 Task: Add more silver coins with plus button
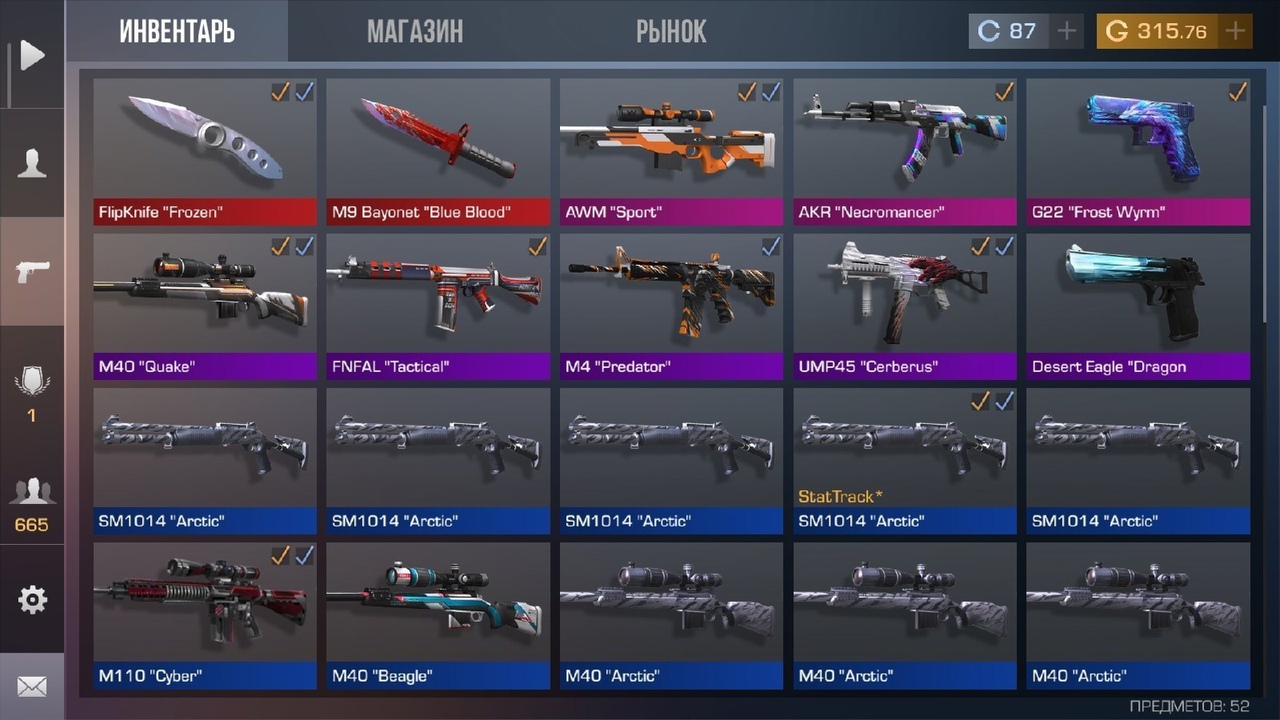(x=1067, y=31)
